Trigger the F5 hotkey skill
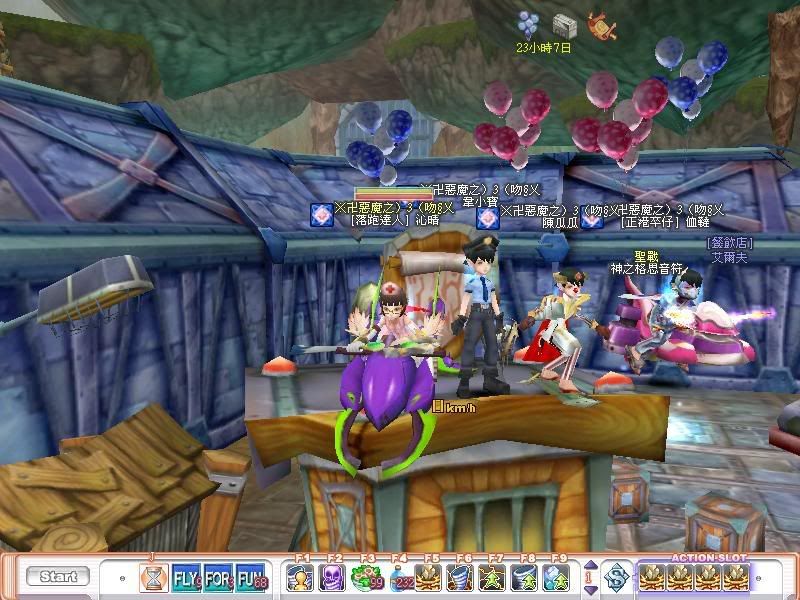Viewport: 800px width, 600px height. (x=431, y=577)
